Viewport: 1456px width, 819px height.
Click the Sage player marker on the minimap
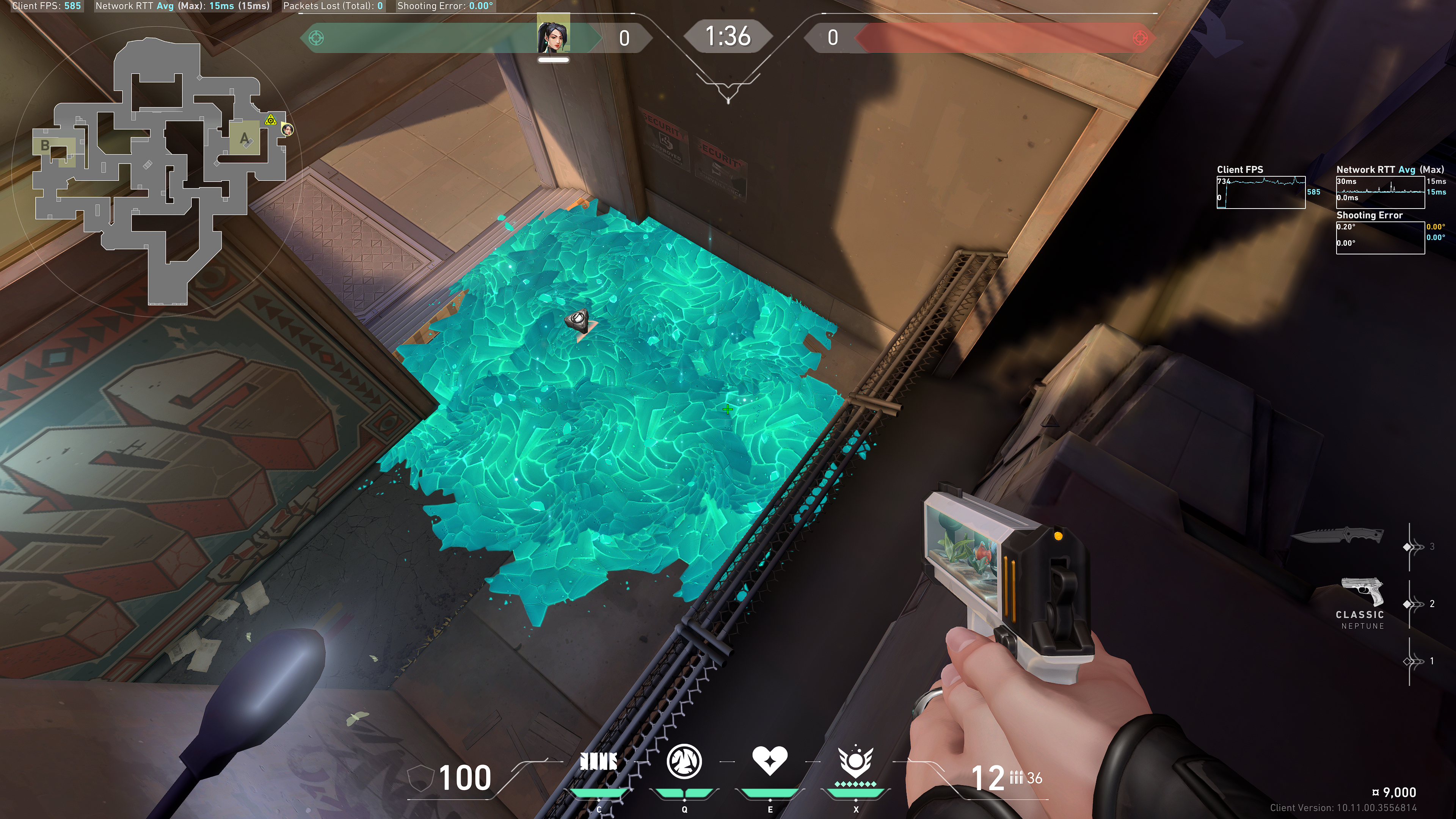pyautogui.click(x=288, y=130)
